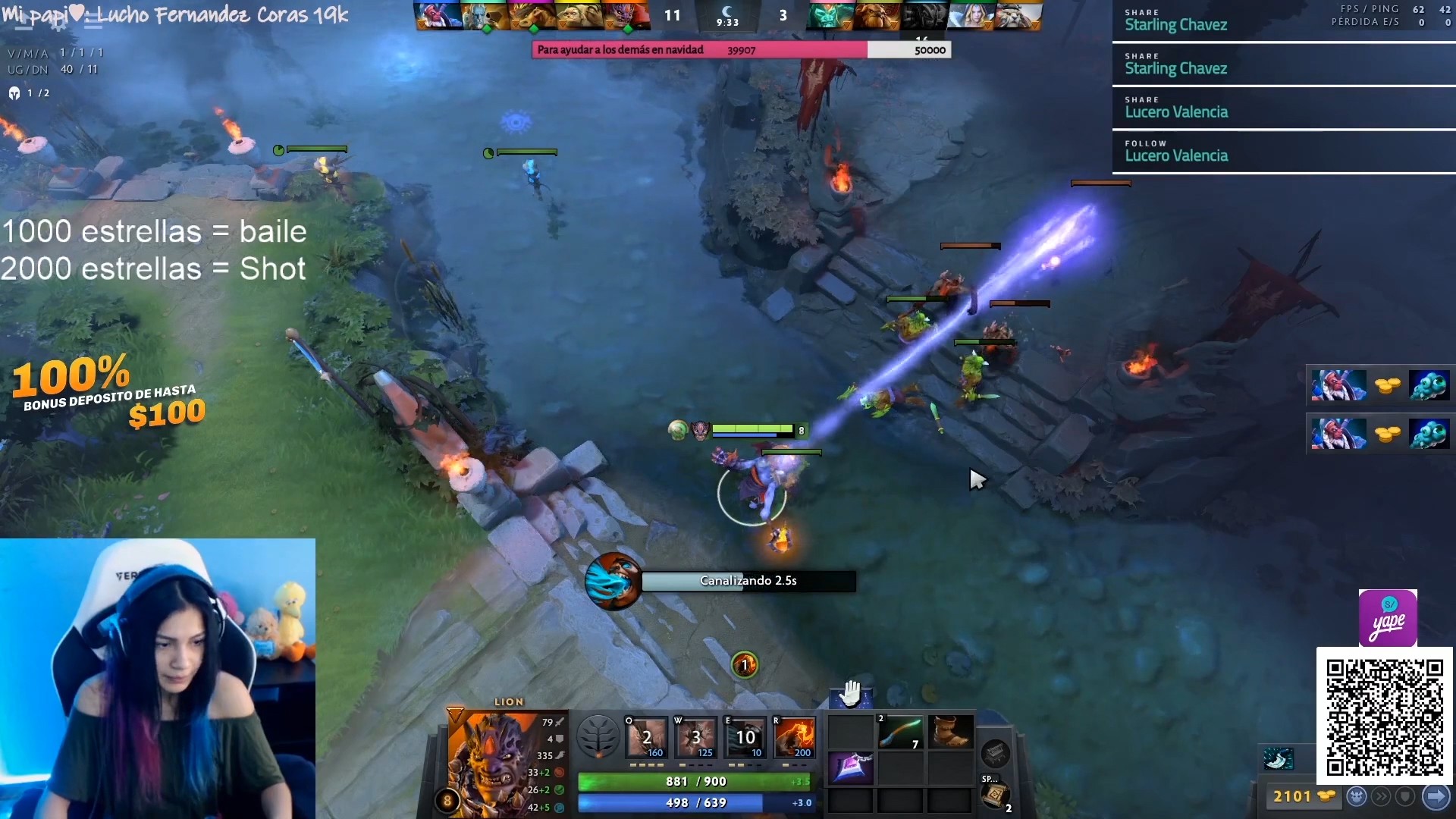Cast Lion's Earth Spike ability (Q)

point(647,736)
